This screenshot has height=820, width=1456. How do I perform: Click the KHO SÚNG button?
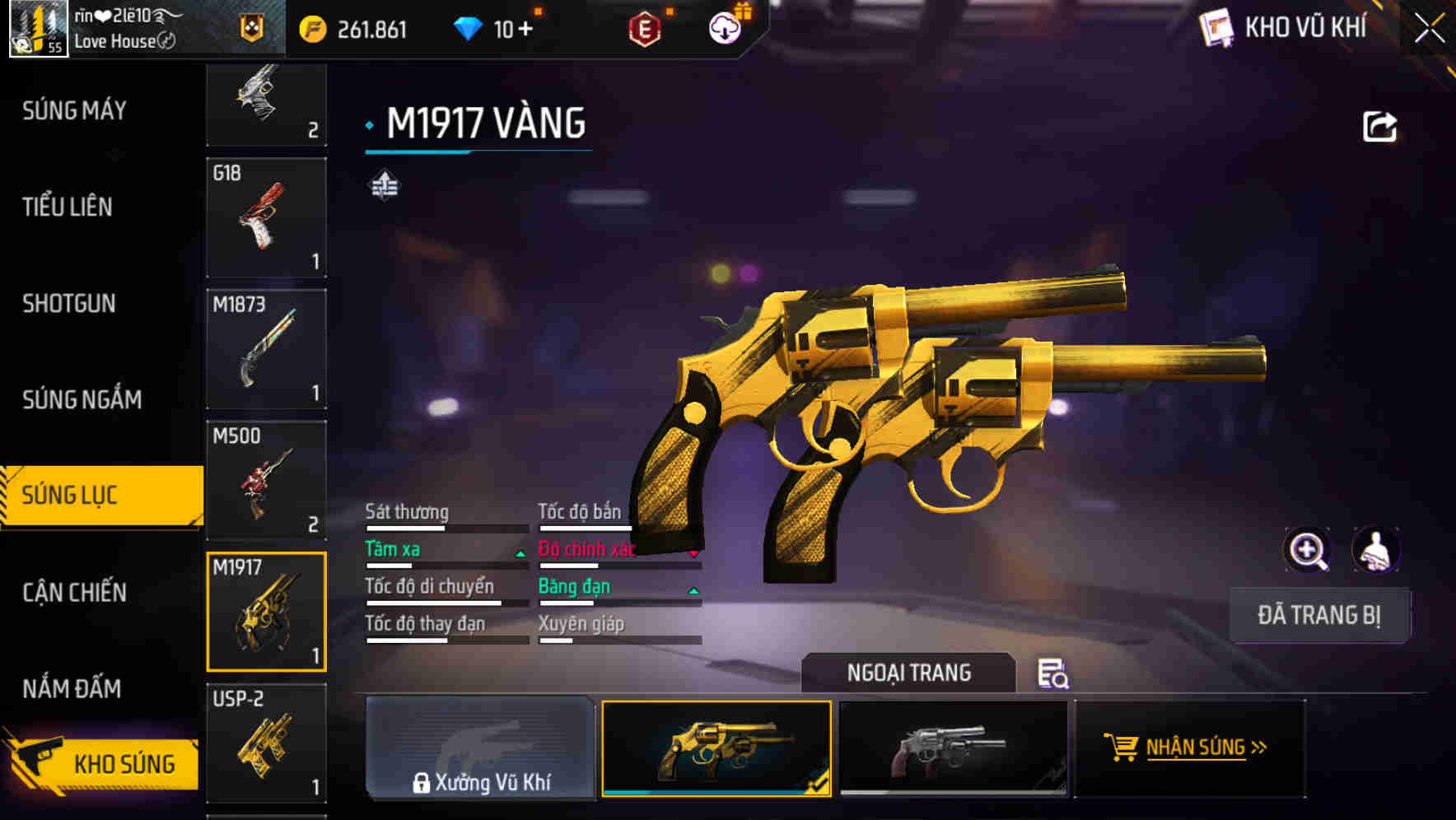pos(103,763)
